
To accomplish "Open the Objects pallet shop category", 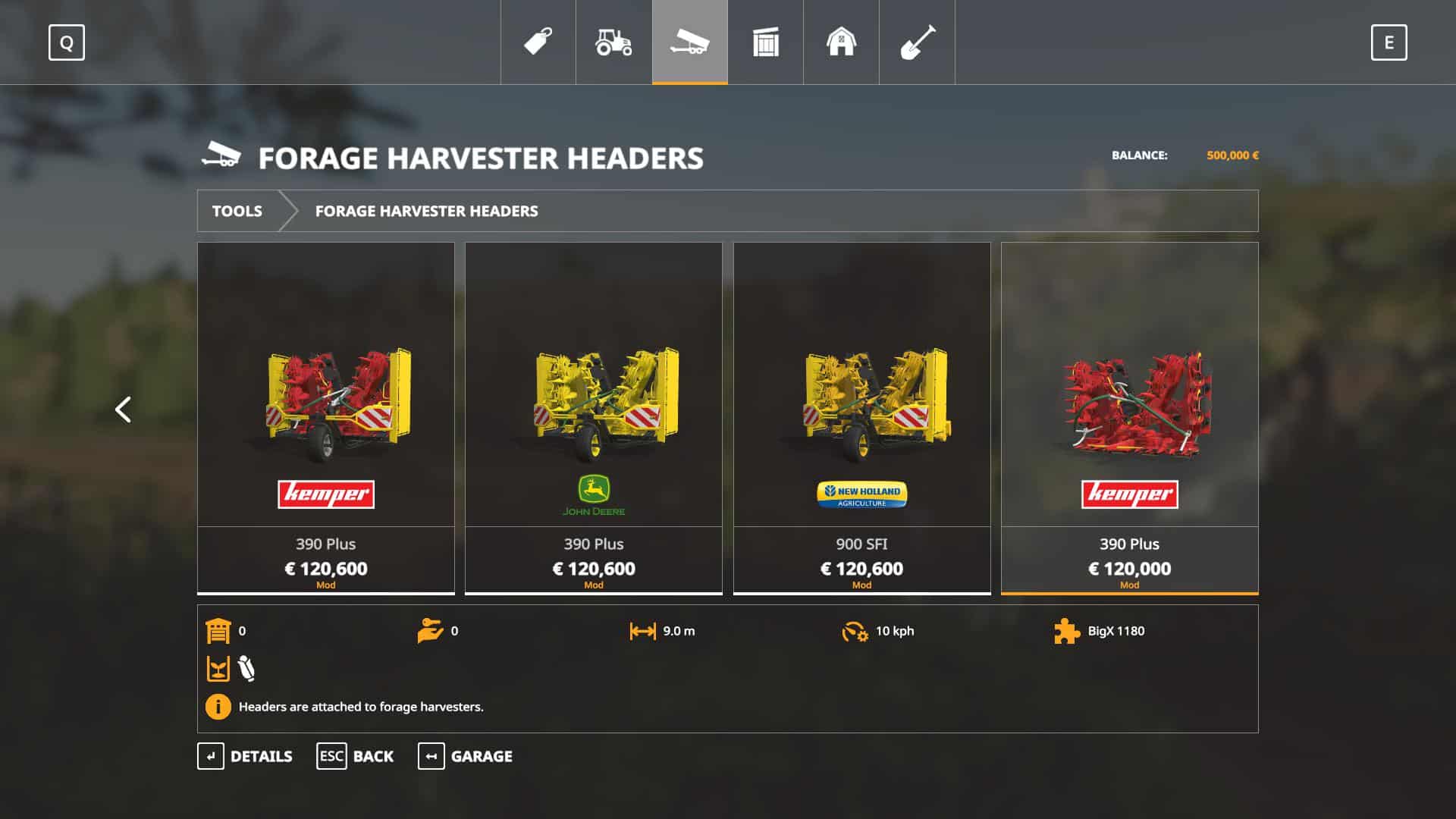I will [765, 43].
